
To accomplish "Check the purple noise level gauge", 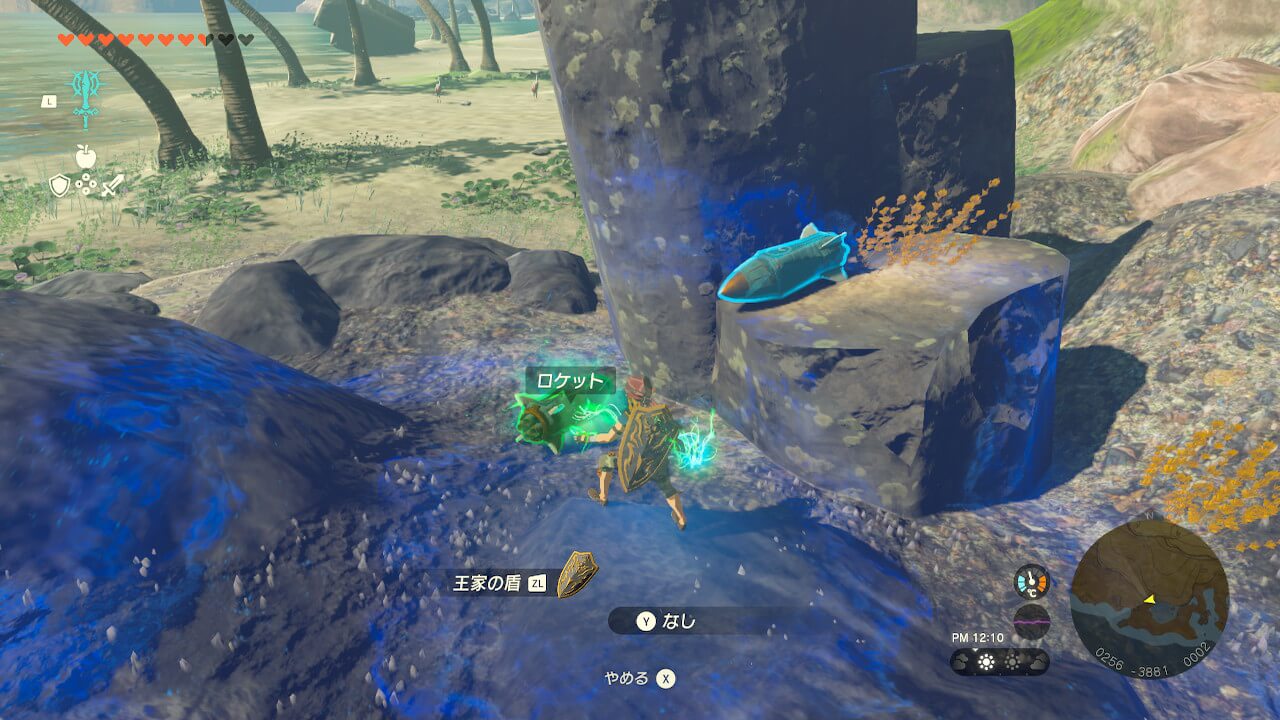I will 1031,622.
